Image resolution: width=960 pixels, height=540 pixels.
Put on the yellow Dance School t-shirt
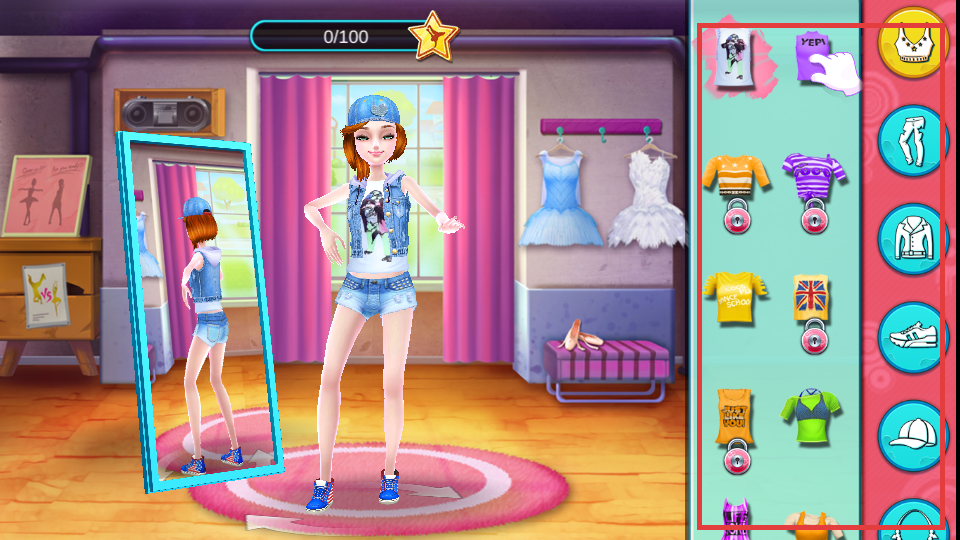coord(736,297)
